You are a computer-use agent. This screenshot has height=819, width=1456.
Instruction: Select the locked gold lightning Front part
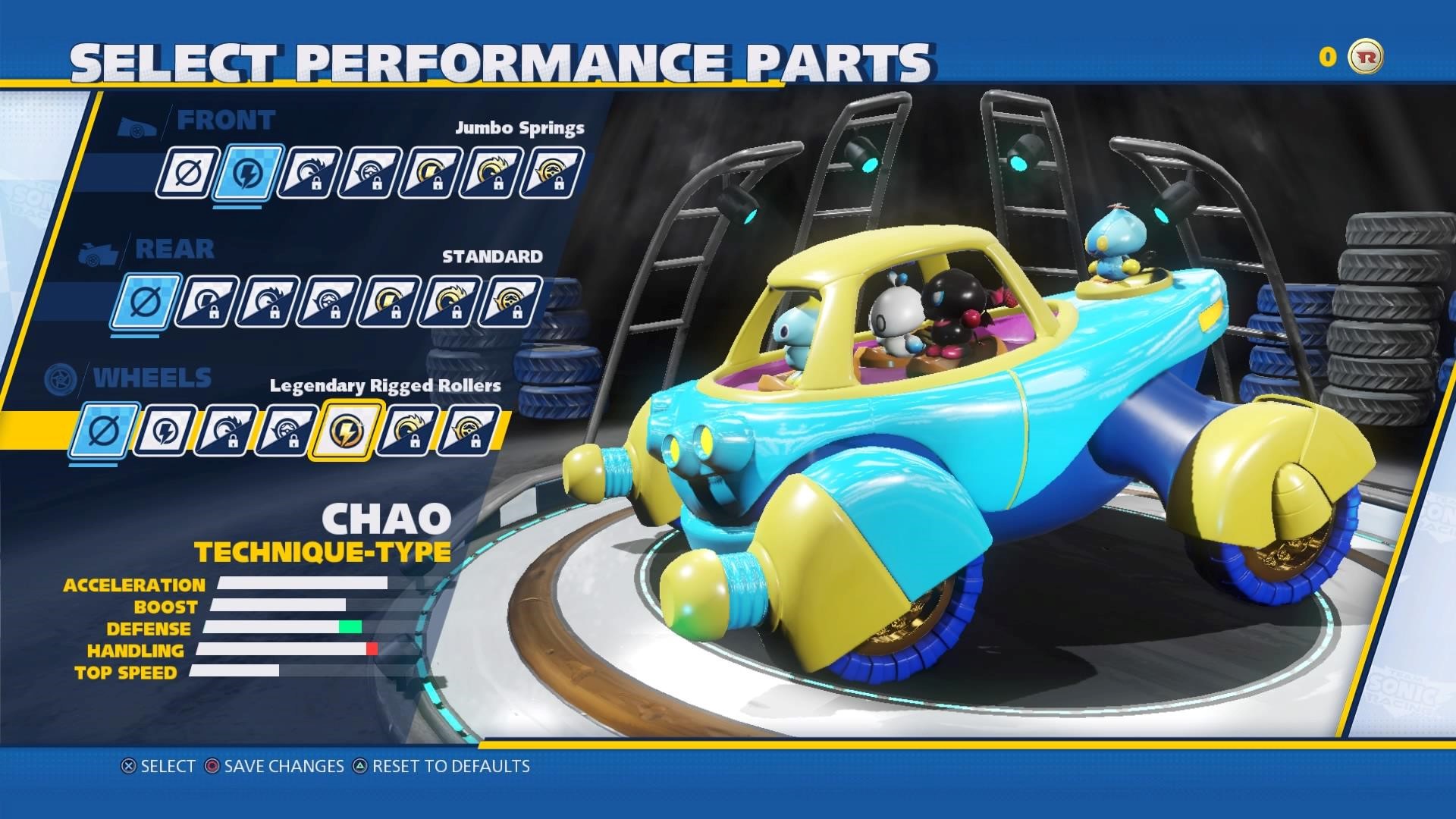(430, 174)
